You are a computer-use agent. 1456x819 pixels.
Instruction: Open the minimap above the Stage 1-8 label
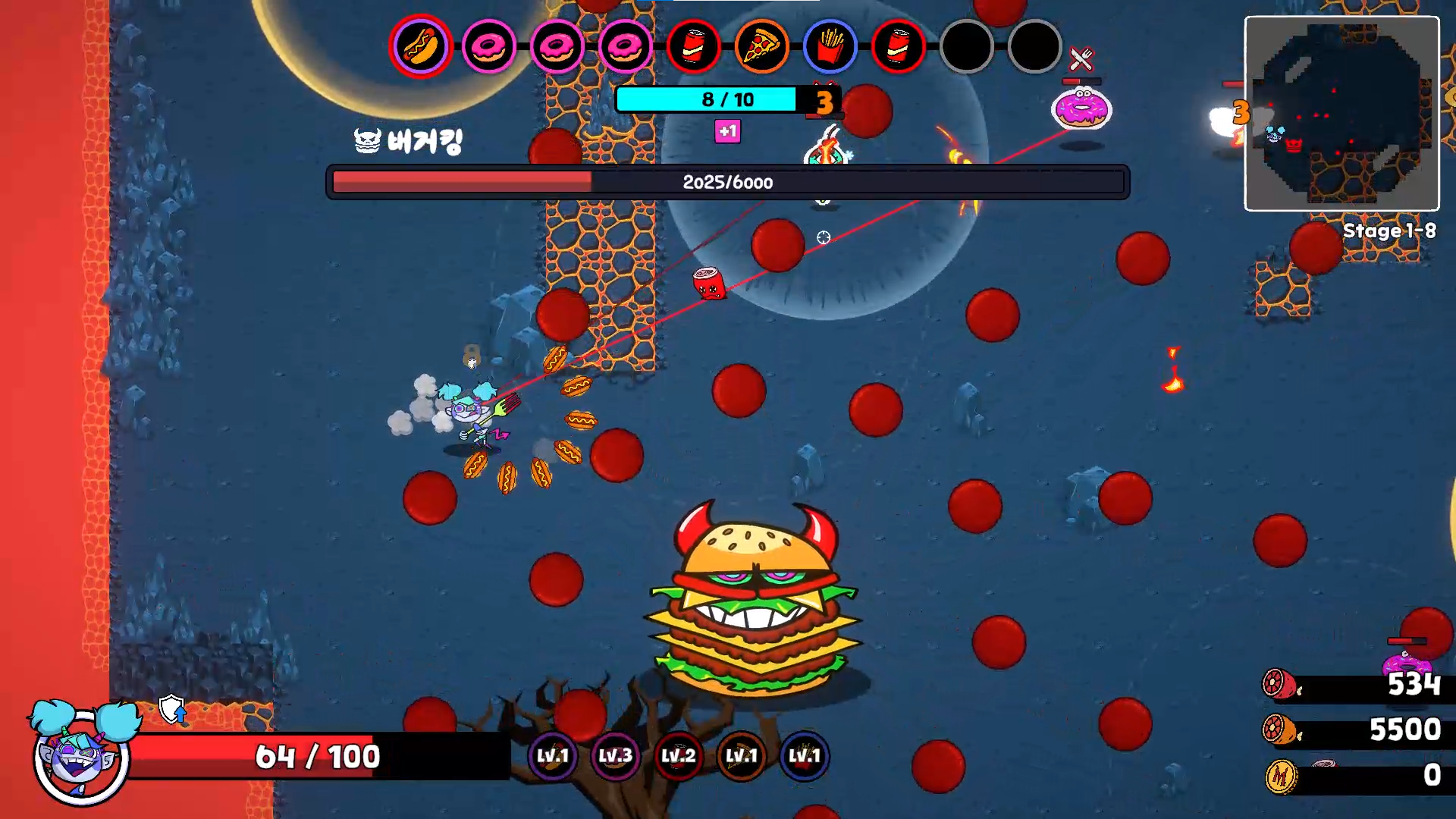tap(1341, 114)
